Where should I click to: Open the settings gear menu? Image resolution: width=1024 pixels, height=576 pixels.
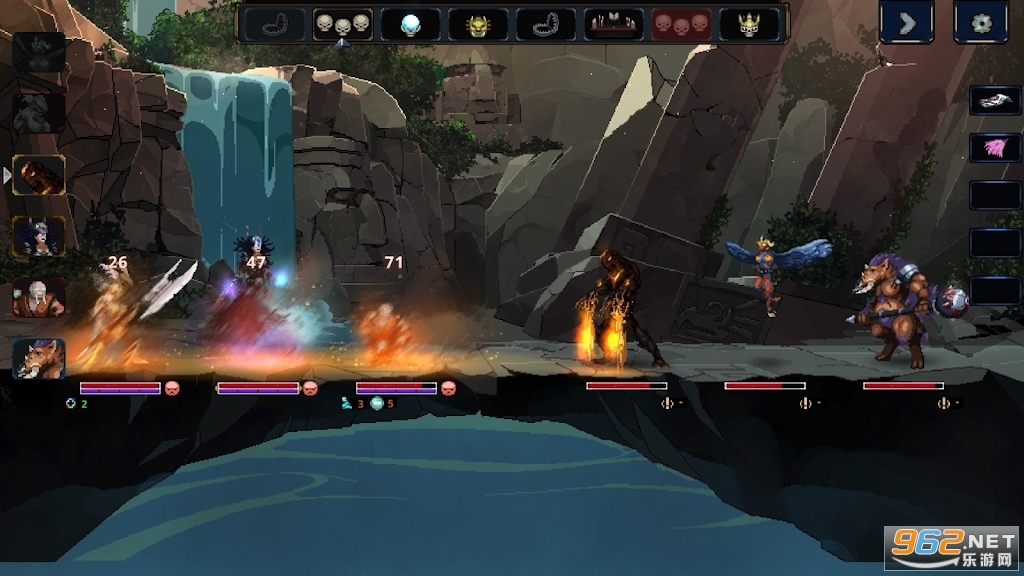coord(980,23)
